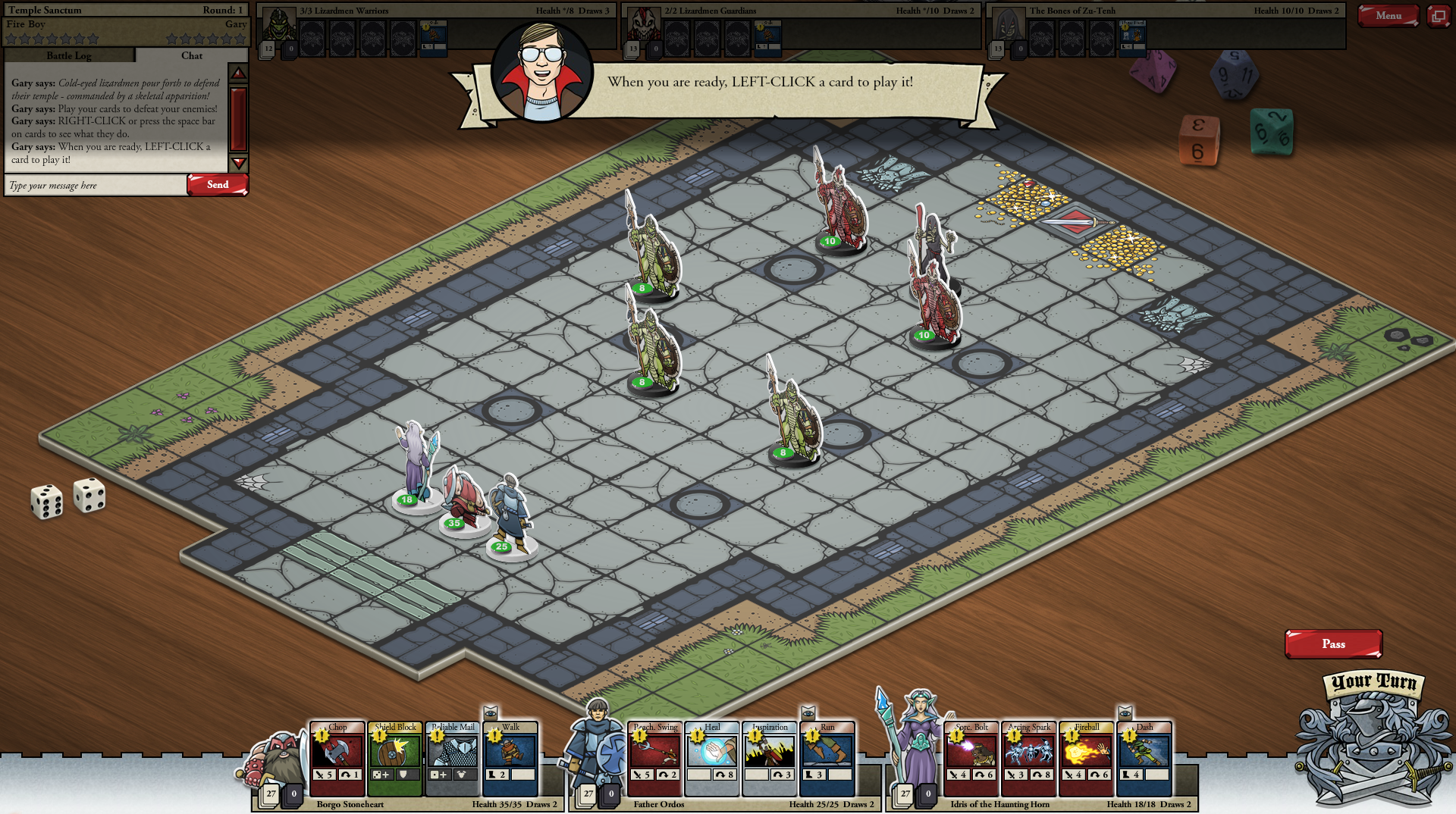Click the chat scroll up arrow
The height and width of the screenshot is (814, 1456).
pyautogui.click(x=238, y=74)
